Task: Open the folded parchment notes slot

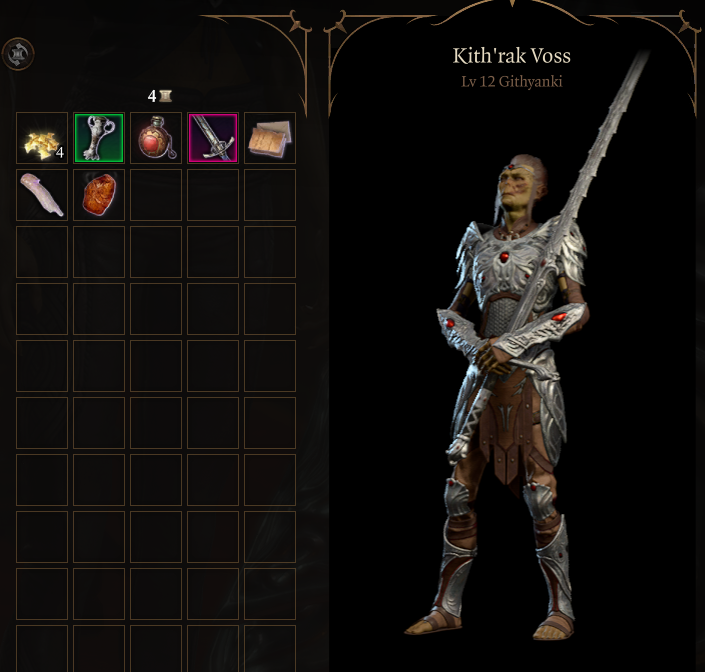Action: [270, 138]
